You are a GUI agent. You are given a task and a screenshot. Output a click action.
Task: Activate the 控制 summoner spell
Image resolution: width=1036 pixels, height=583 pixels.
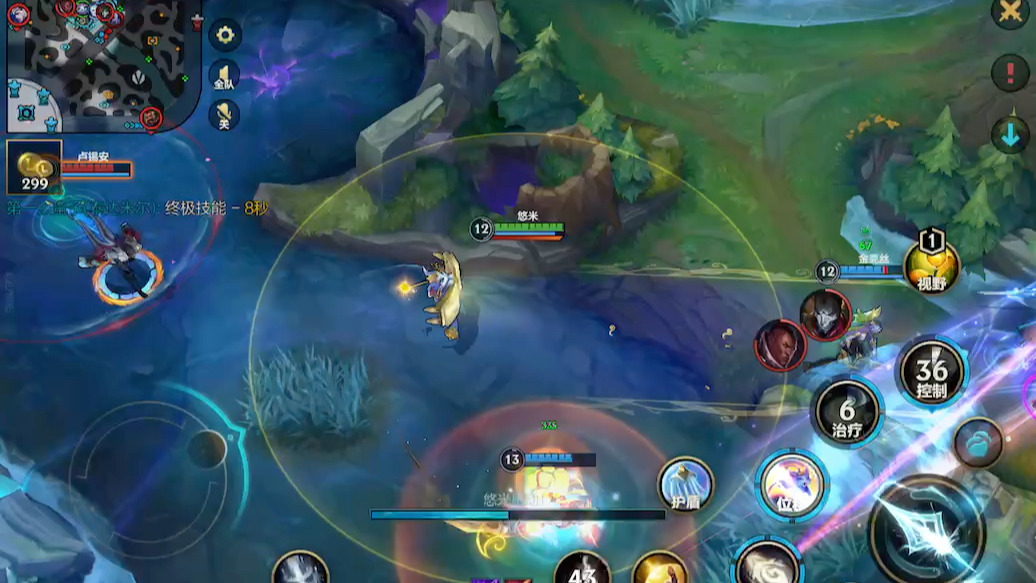coord(931,372)
